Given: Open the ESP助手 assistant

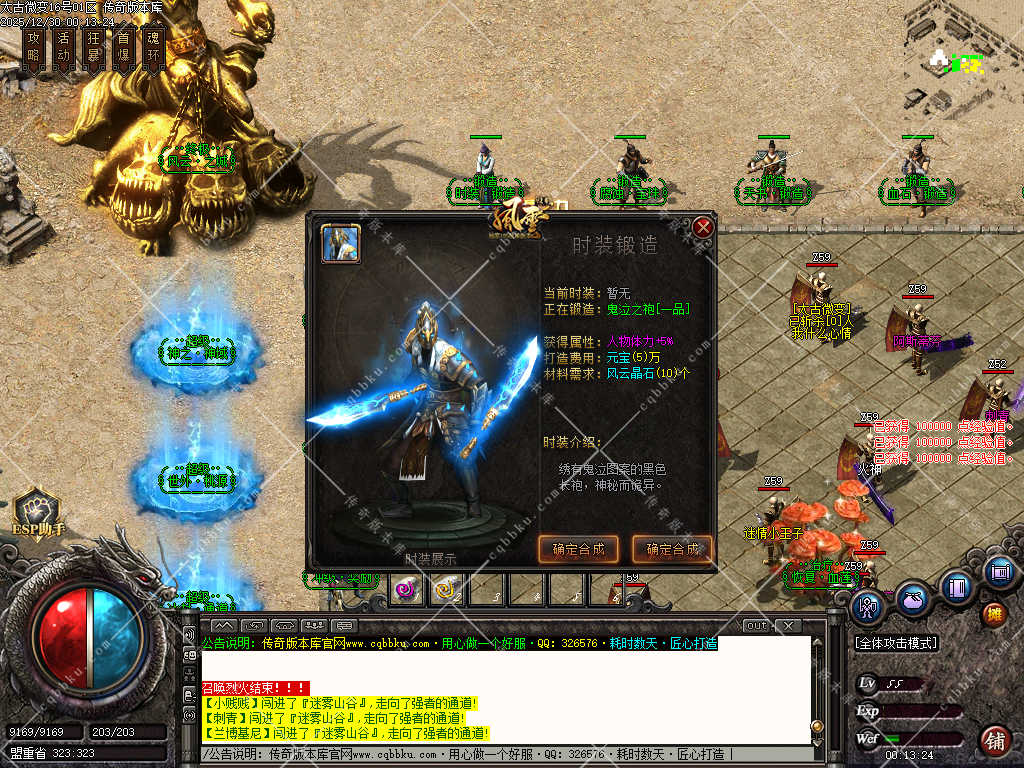Looking at the screenshot, I should (x=37, y=510).
